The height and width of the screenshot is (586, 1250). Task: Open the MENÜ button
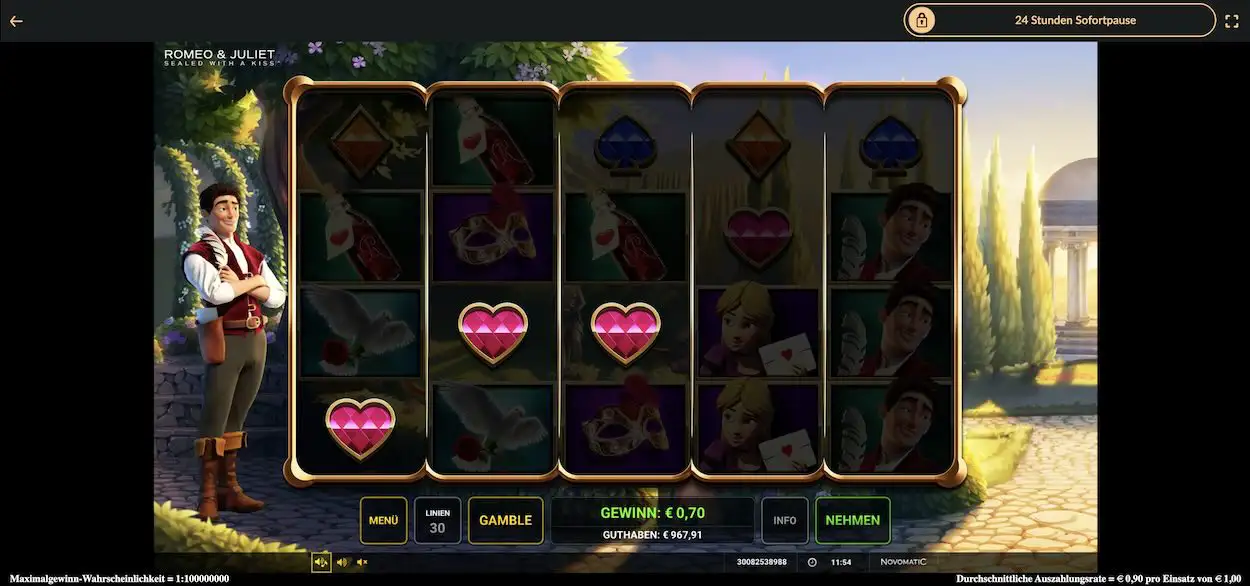coord(383,520)
